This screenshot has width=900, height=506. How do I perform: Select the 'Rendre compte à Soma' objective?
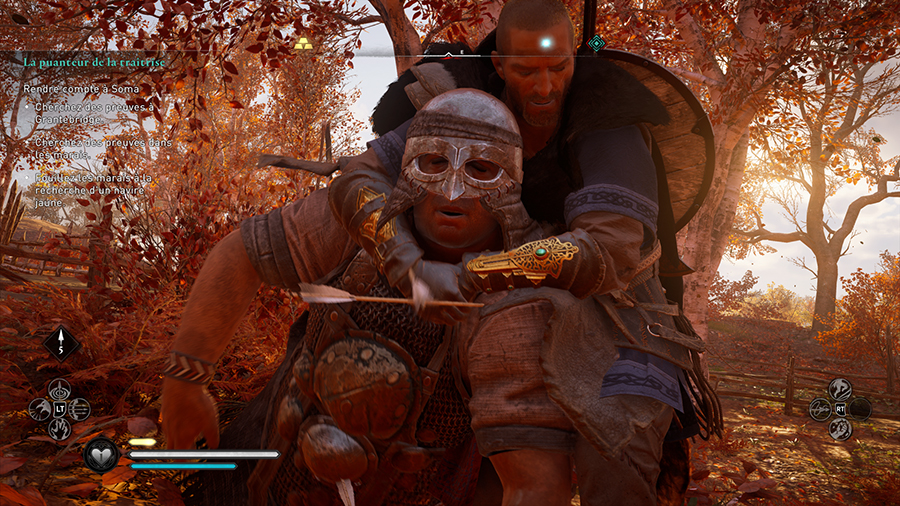click(x=69, y=89)
